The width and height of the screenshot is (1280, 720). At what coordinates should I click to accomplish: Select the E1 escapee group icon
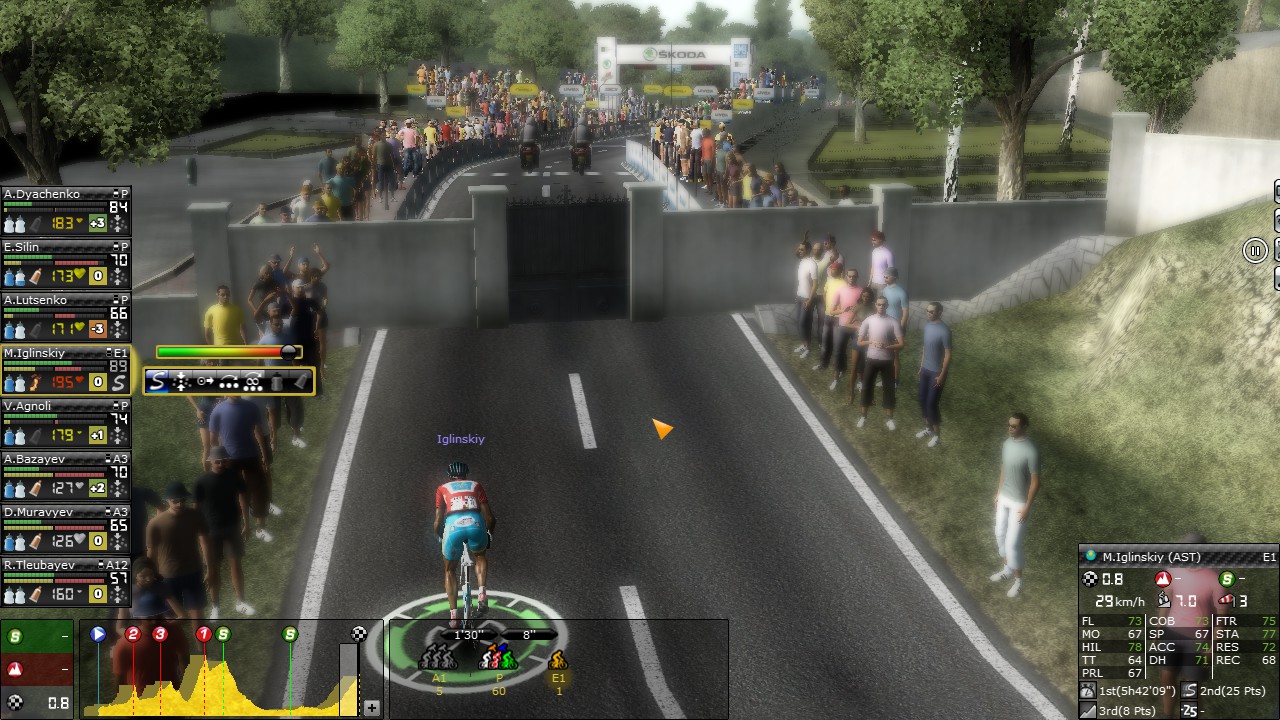pyautogui.click(x=558, y=660)
